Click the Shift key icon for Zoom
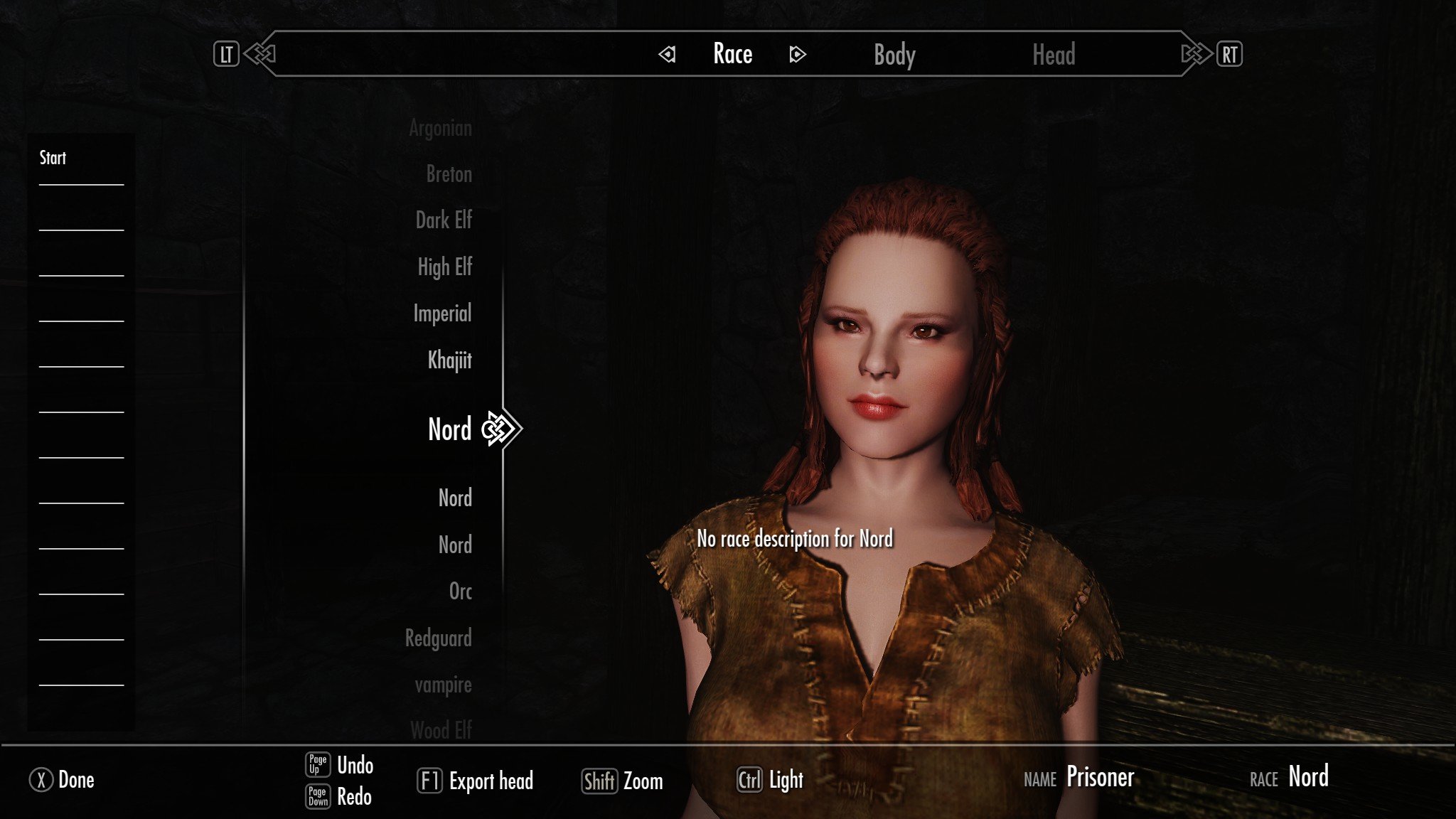This screenshot has width=1456, height=819. (600, 781)
